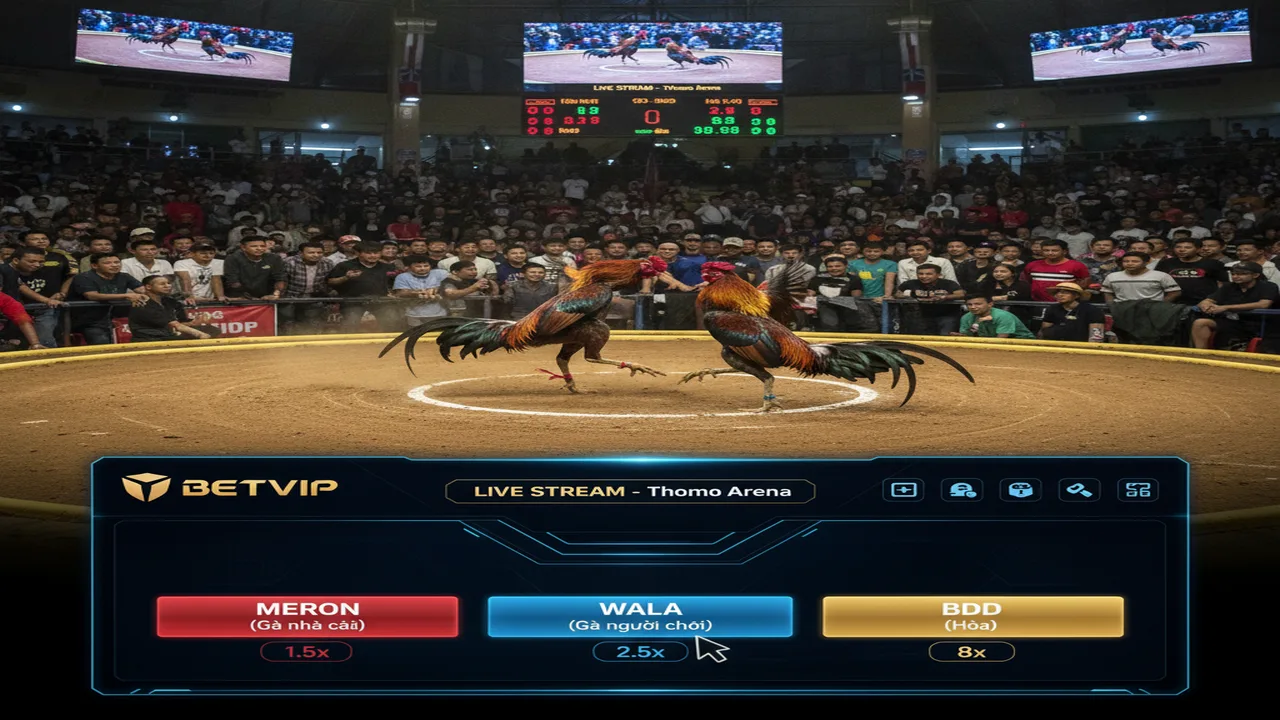Open the wrench tools icon
This screenshot has height=720, width=1280.
[x=1080, y=490]
